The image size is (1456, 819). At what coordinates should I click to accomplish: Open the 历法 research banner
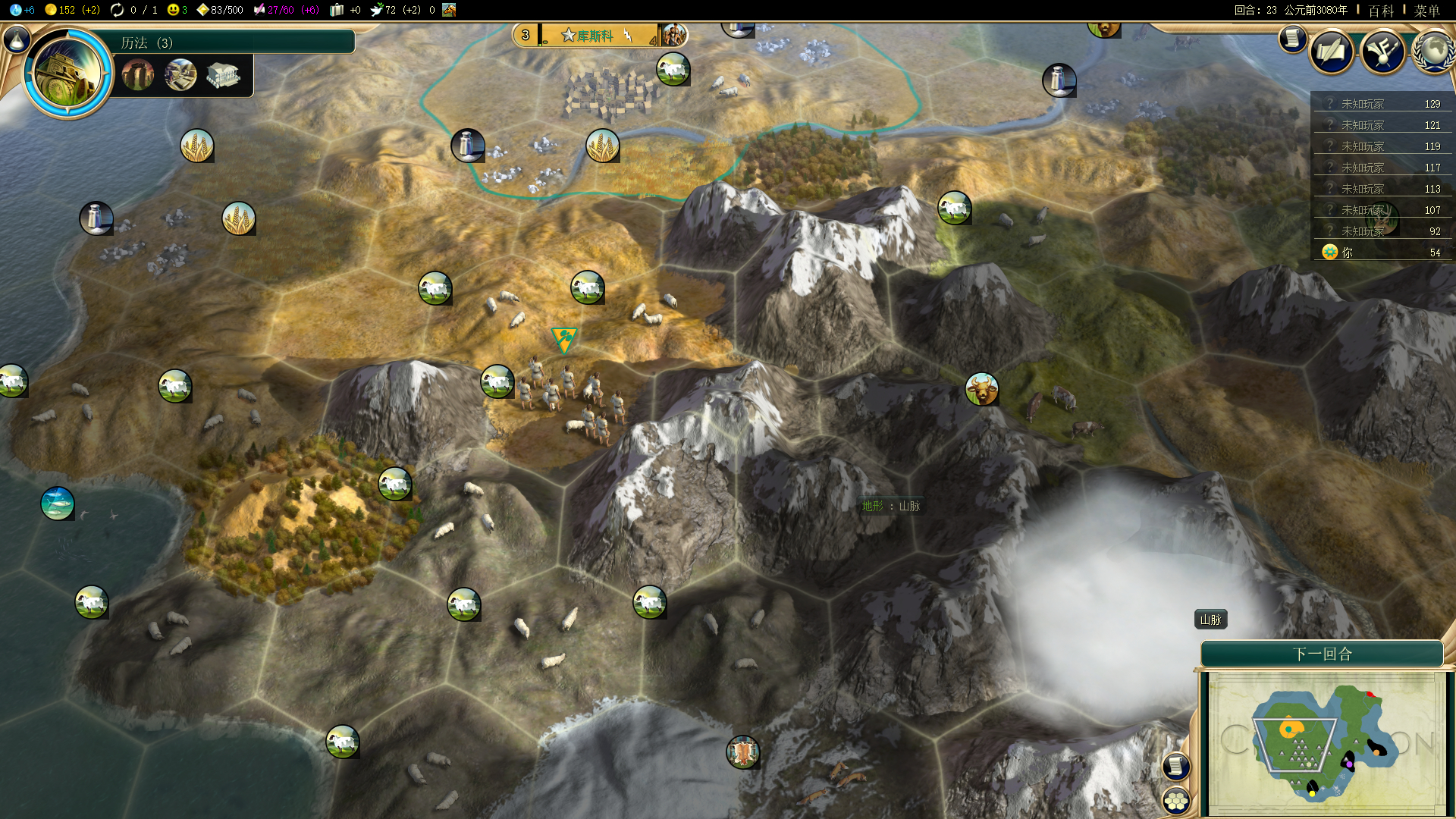(227, 42)
